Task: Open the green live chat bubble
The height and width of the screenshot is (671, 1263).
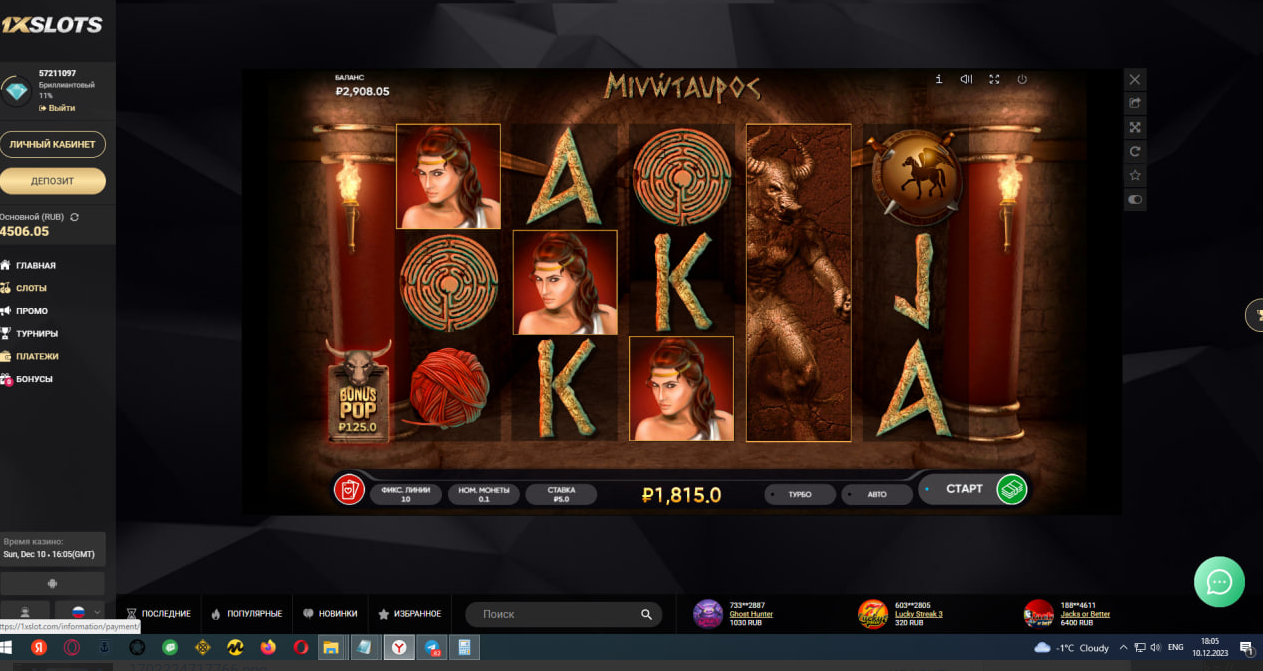Action: pos(1219,582)
